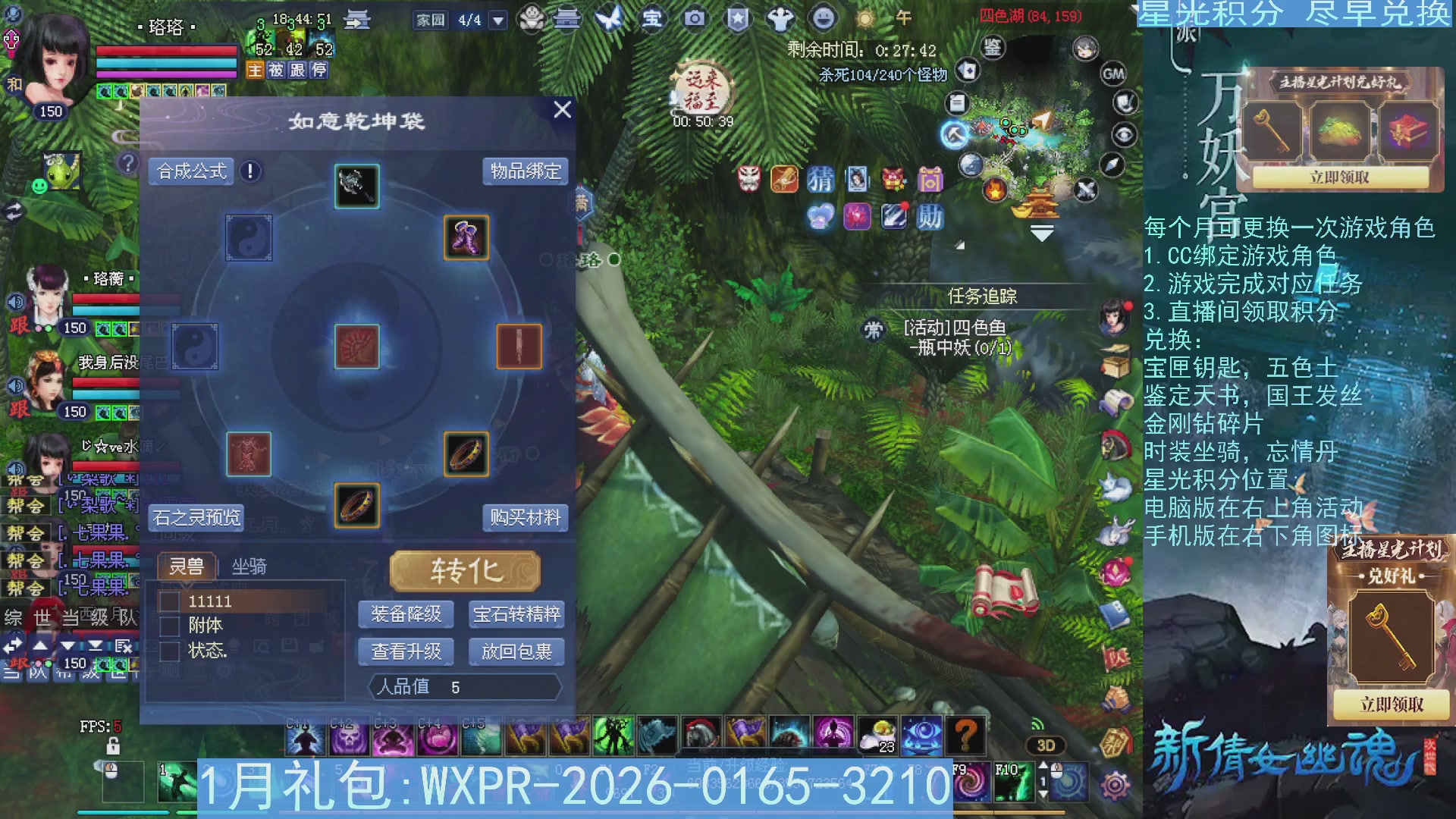
Task: Toggle the 状态 checkbox
Action: click(168, 651)
